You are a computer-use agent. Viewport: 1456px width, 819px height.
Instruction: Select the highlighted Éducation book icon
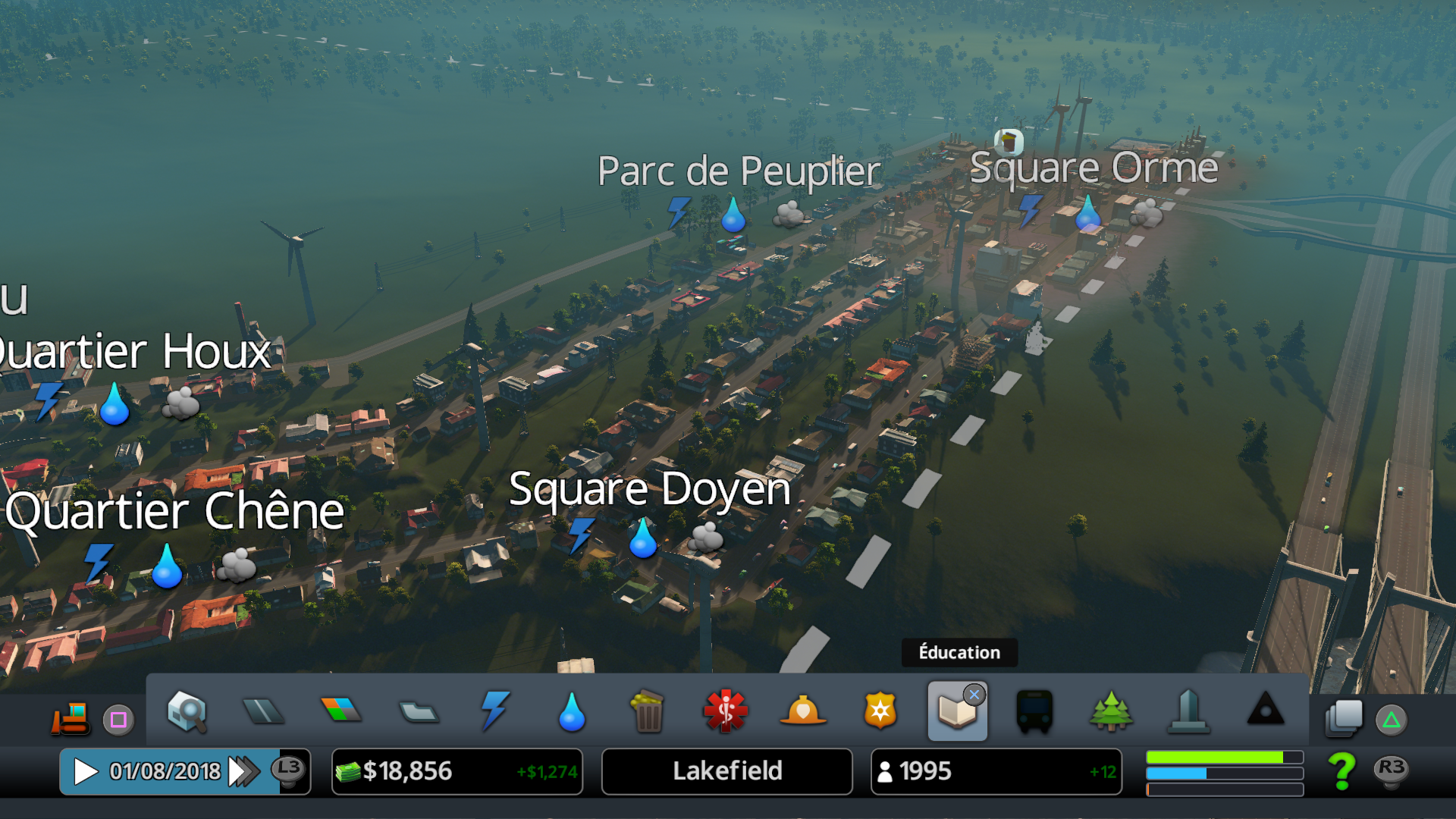point(957,711)
